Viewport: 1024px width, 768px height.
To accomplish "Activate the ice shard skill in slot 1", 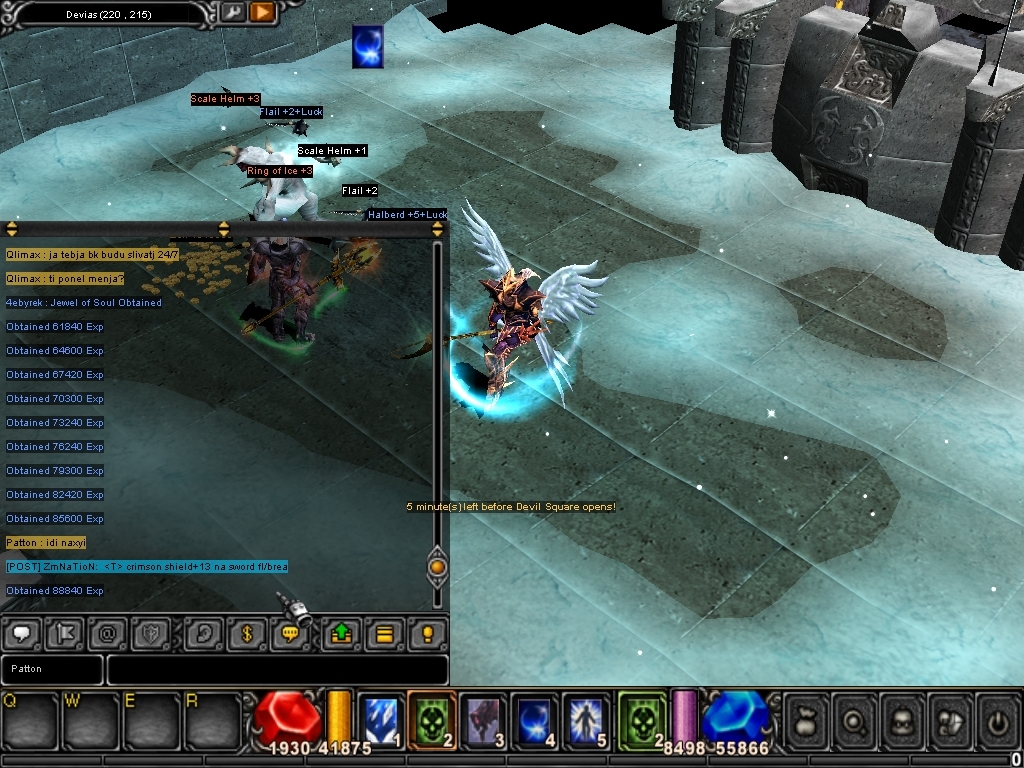I will pyautogui.click(x=381, y=720).
